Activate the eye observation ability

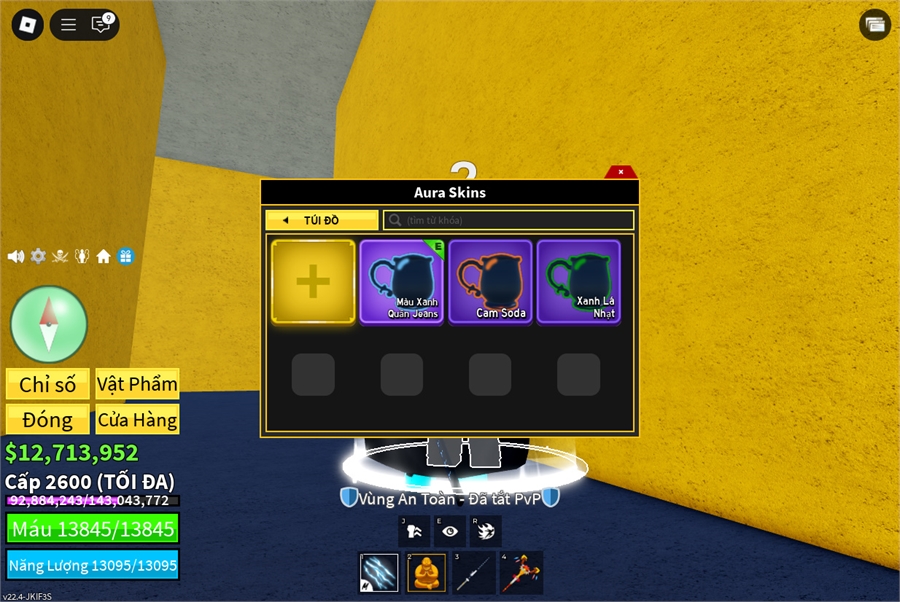450,531
